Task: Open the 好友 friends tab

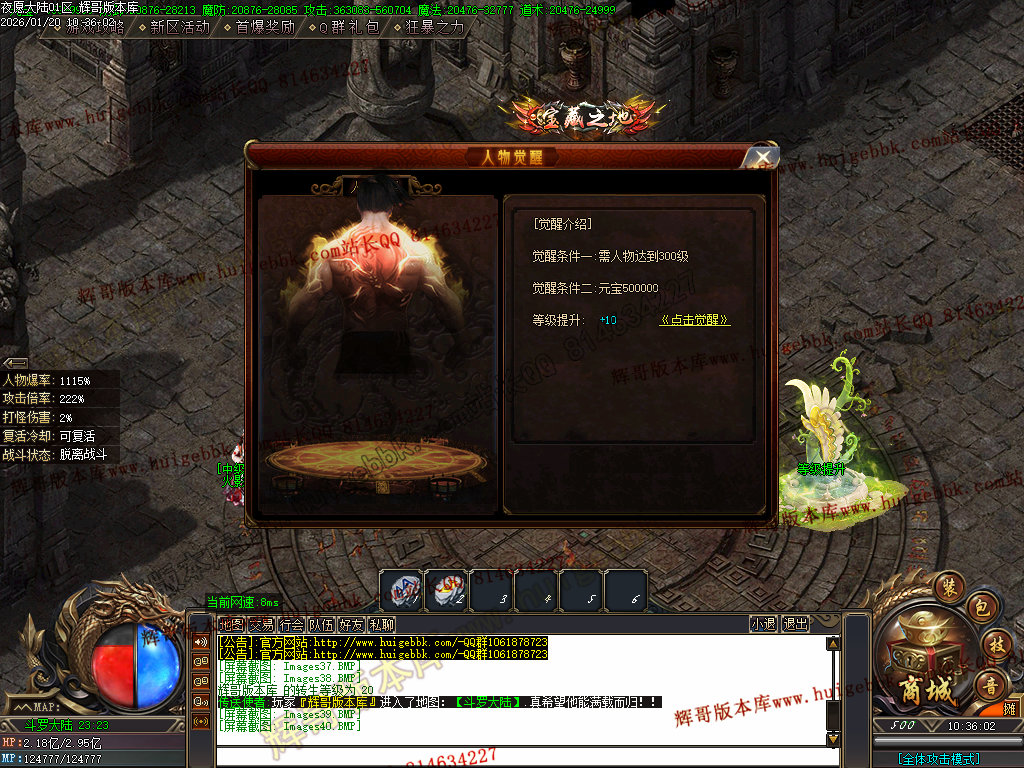Action: [351, 625]
